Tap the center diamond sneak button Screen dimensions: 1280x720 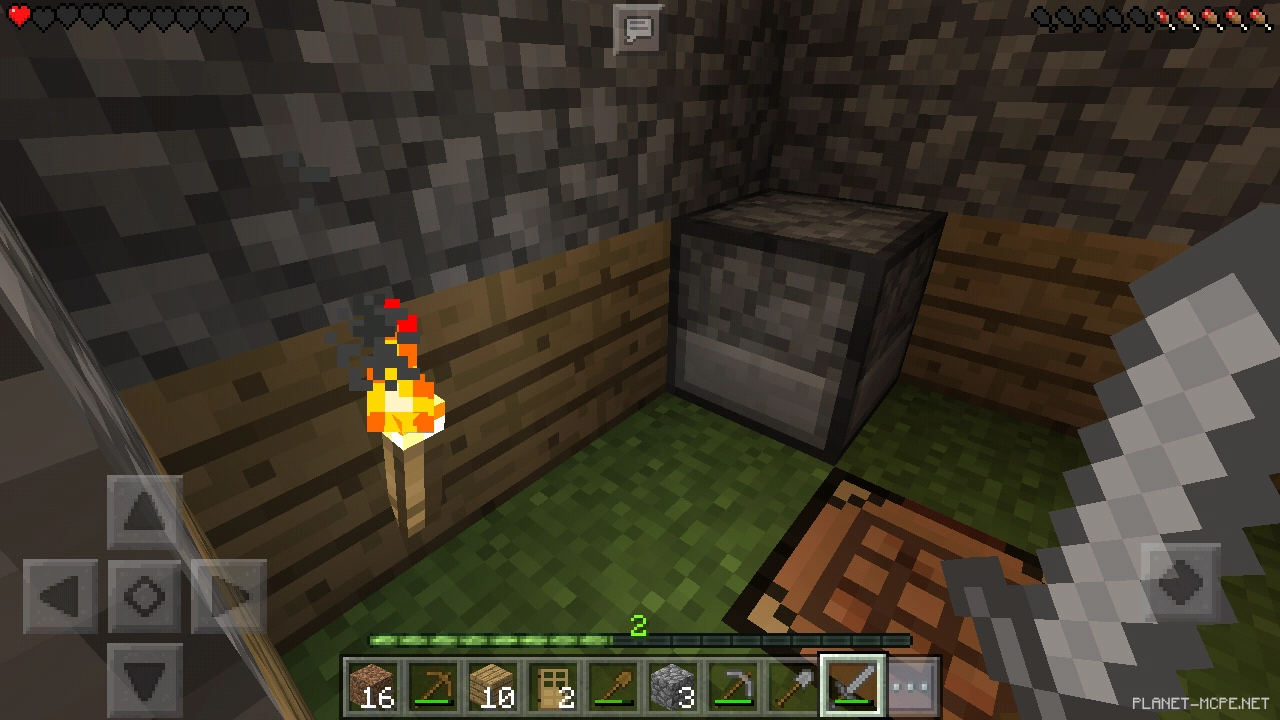click(x=145, y=597)
